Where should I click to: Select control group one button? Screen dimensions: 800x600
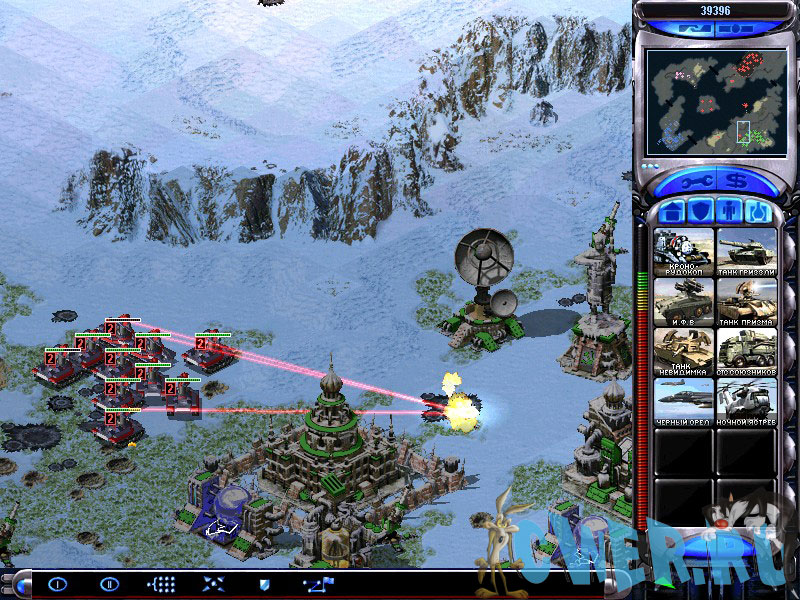57,584
